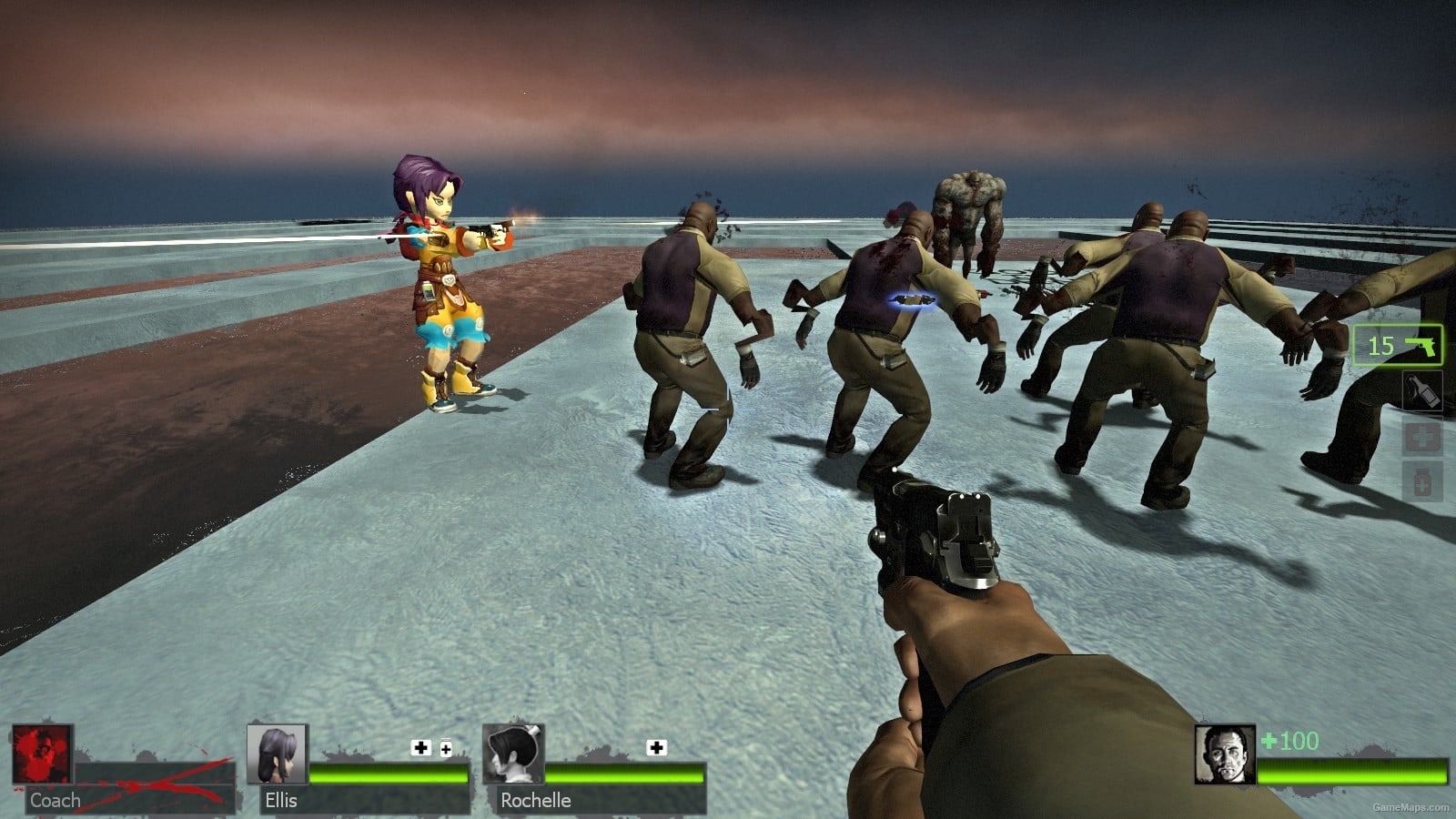The image size is (1456, 819).
Task: Click the Coach name label
Action: tap(55, 801)
